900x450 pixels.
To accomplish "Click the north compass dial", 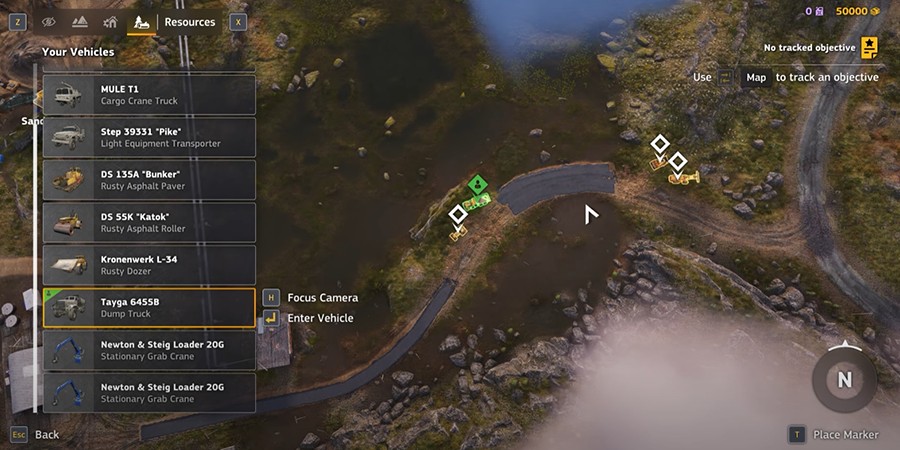I will coord(845,379).
